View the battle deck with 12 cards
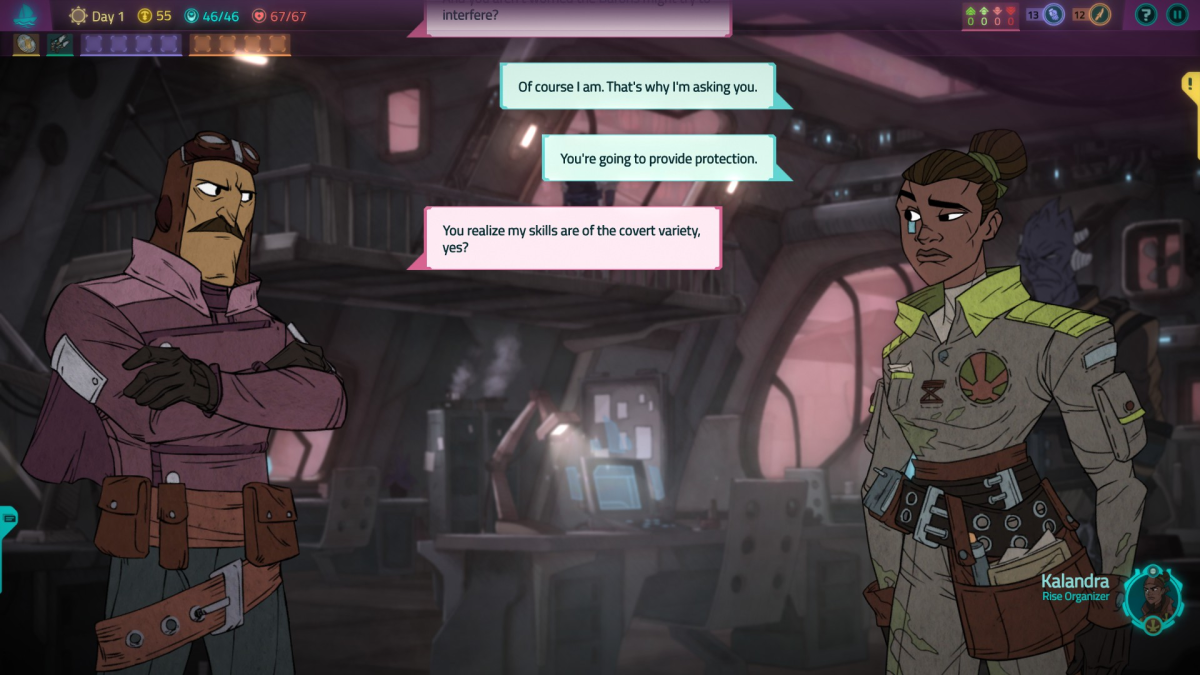Screen dimensions: 1200x675 coord(1093,15)
